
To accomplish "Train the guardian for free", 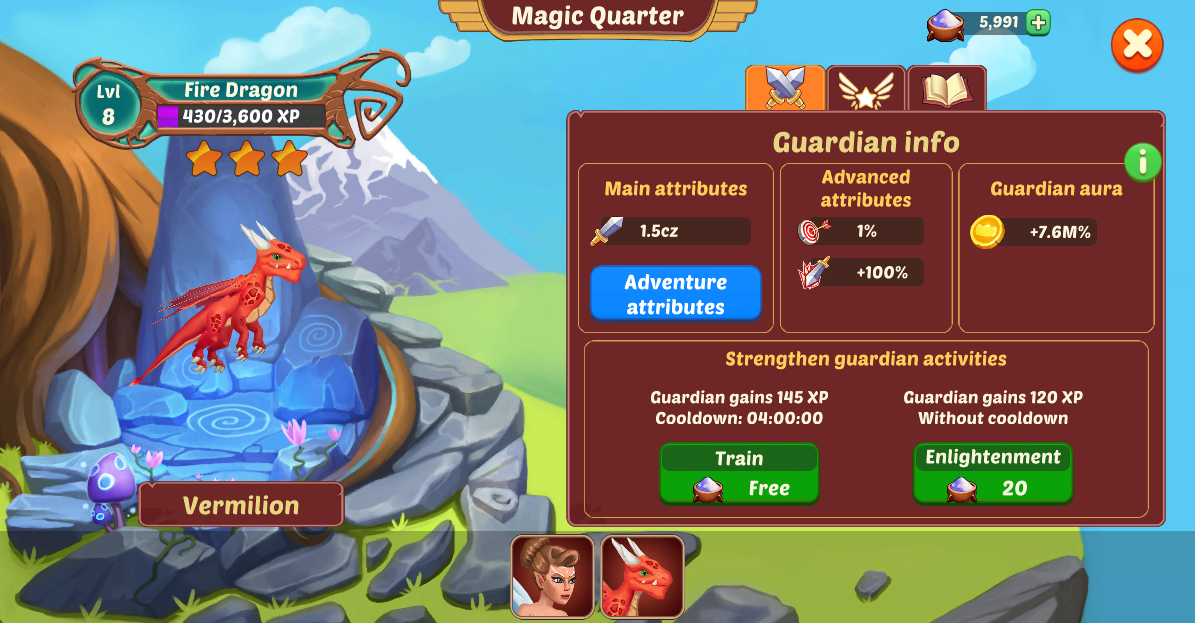I will click(739, 474).
